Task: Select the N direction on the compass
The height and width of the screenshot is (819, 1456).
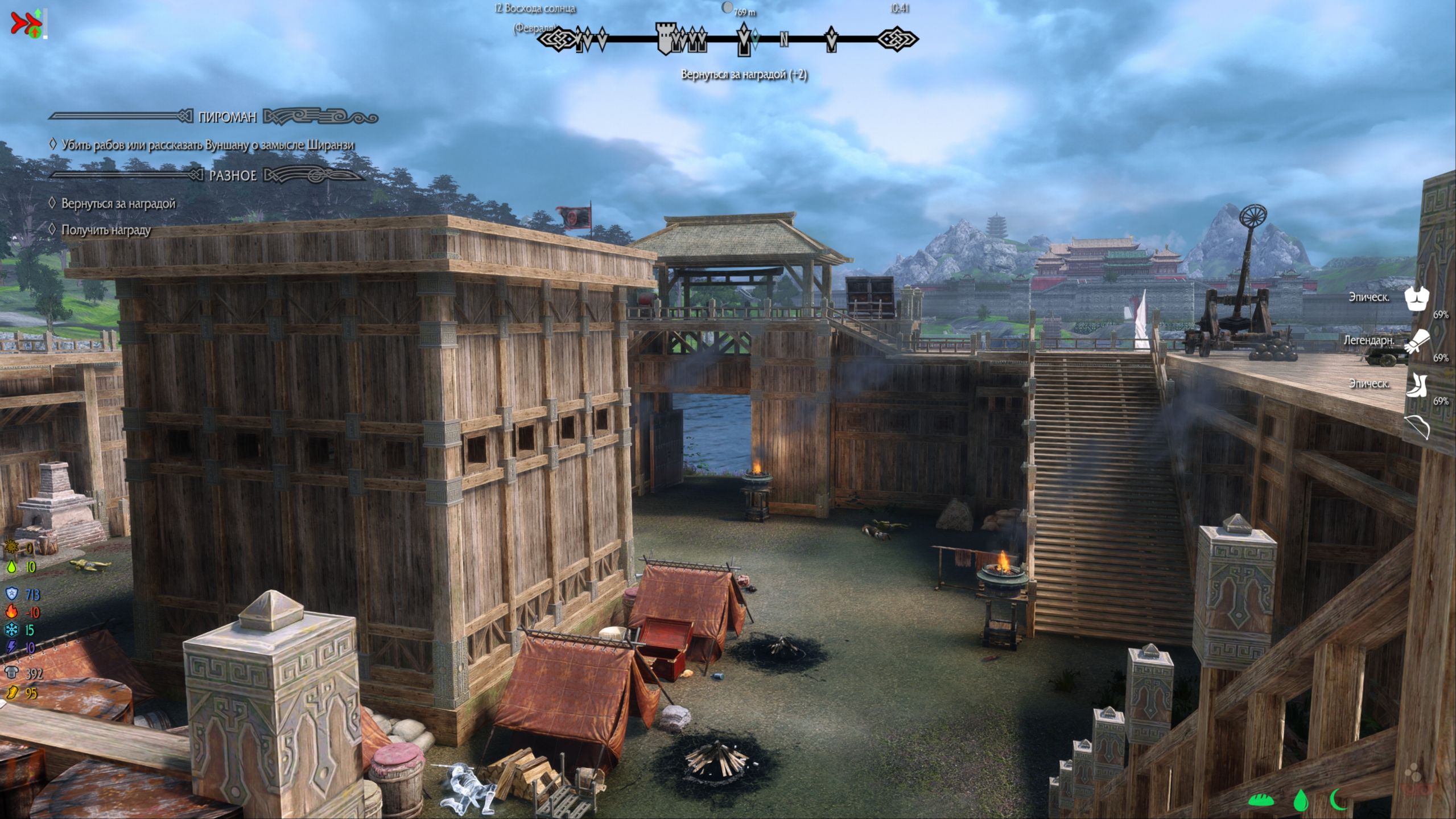Action: (x=784, y=39)
